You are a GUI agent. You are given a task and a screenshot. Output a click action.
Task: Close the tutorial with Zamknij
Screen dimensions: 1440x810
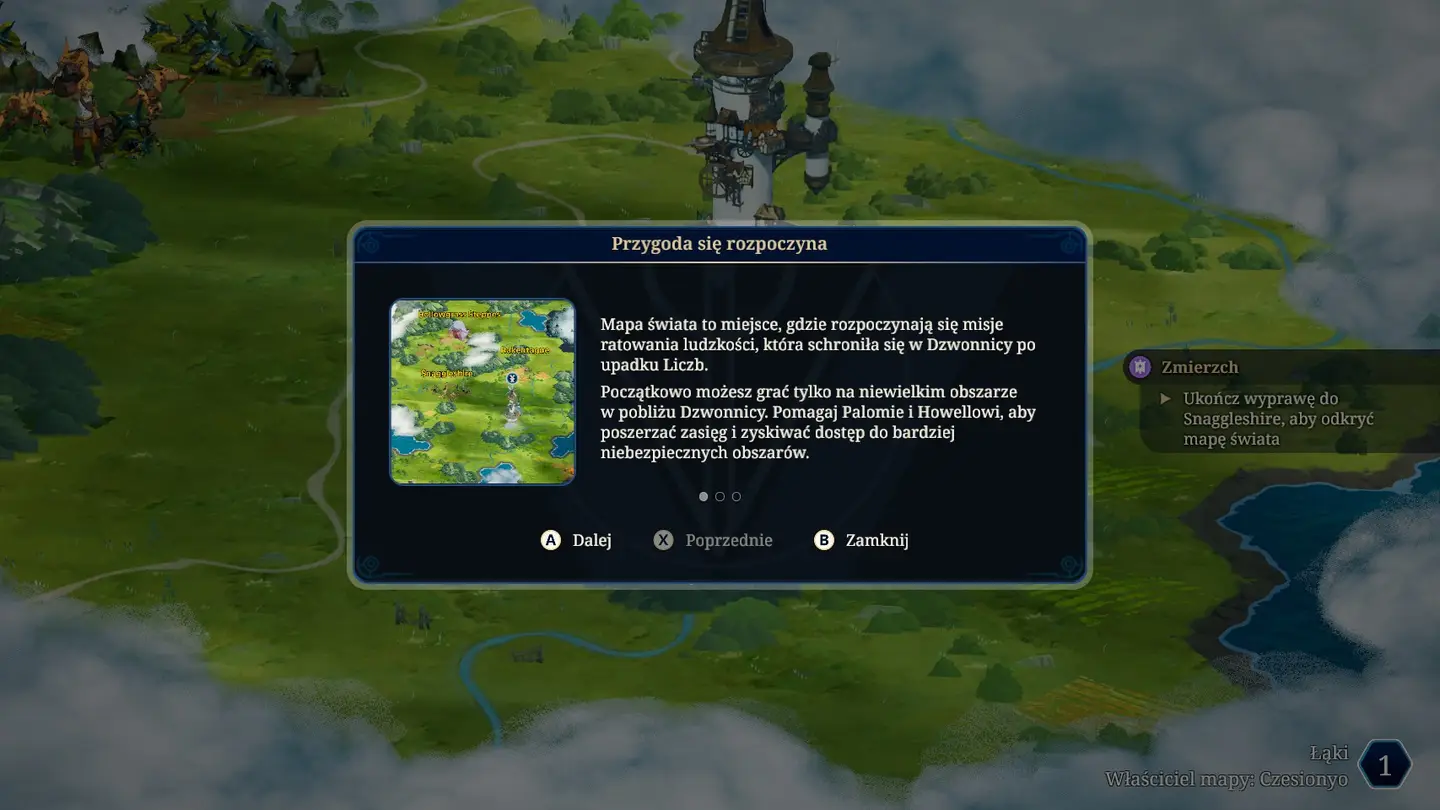pos(862,540)
